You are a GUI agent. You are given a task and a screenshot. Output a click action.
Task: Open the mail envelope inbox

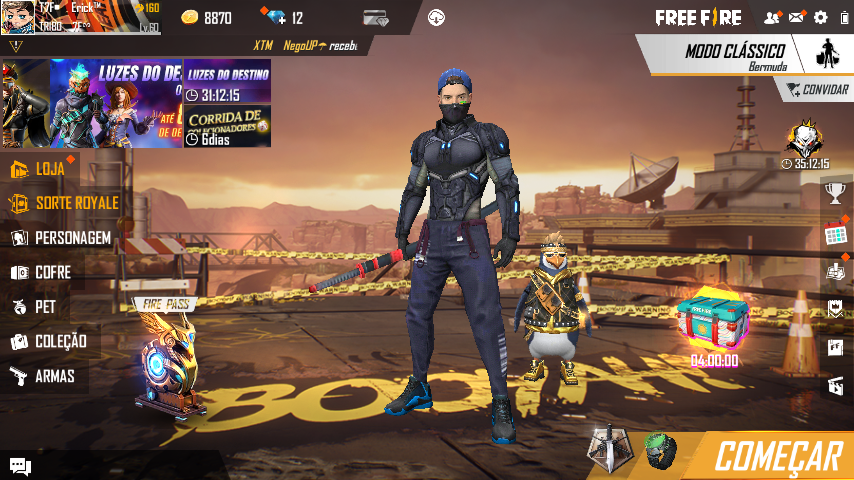click(797, 17)
